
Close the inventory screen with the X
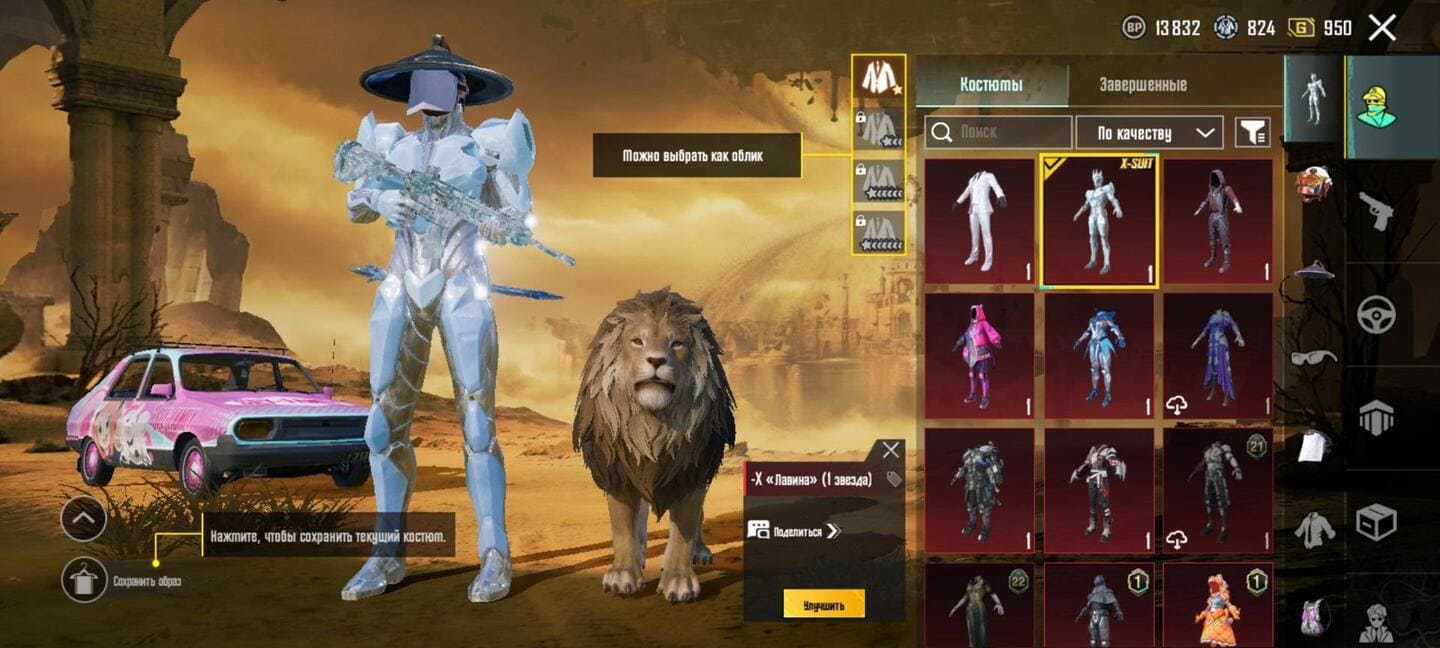pyautogui.click(x=1382, y=28)
